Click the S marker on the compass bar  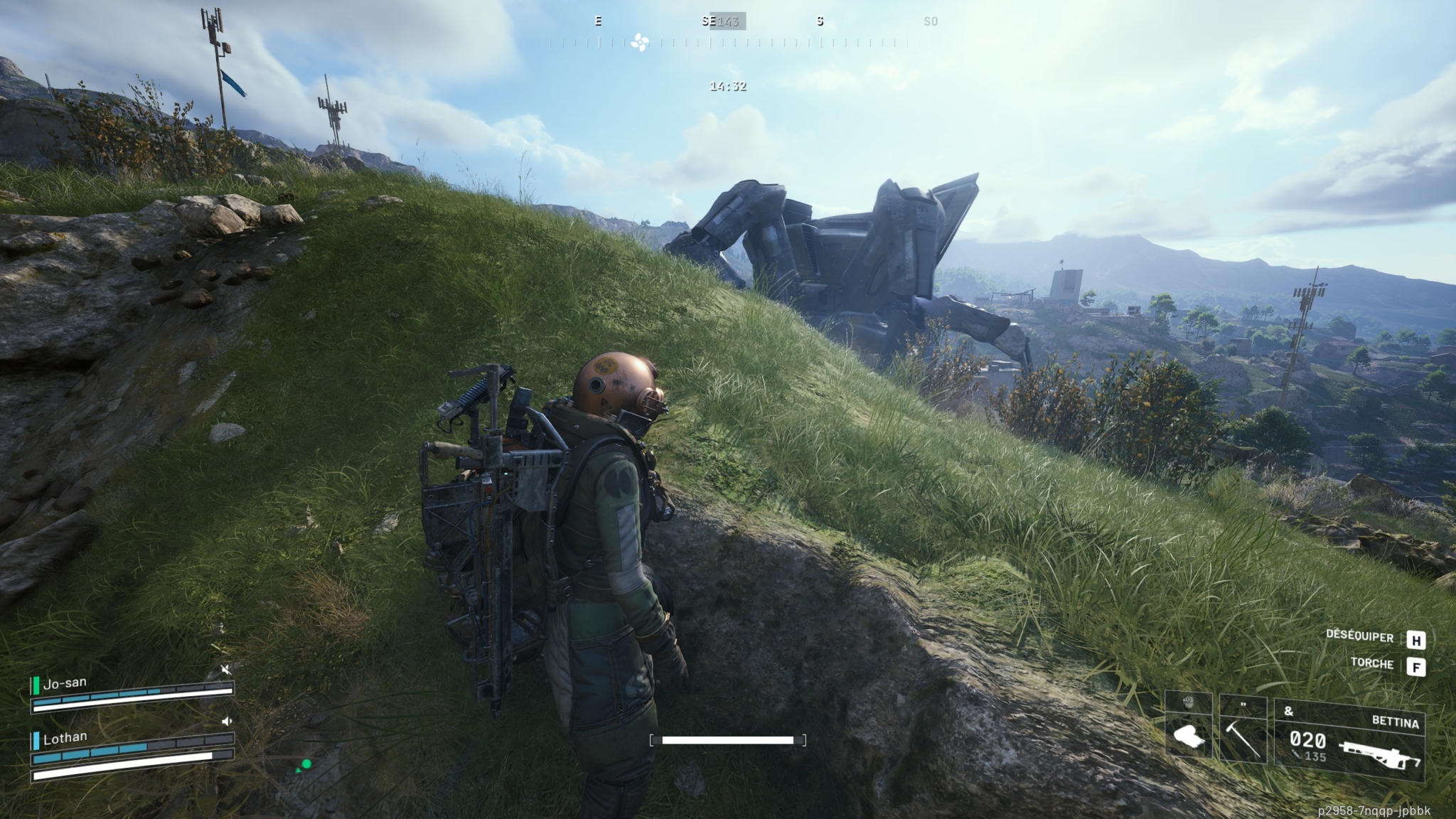point(822,21)
